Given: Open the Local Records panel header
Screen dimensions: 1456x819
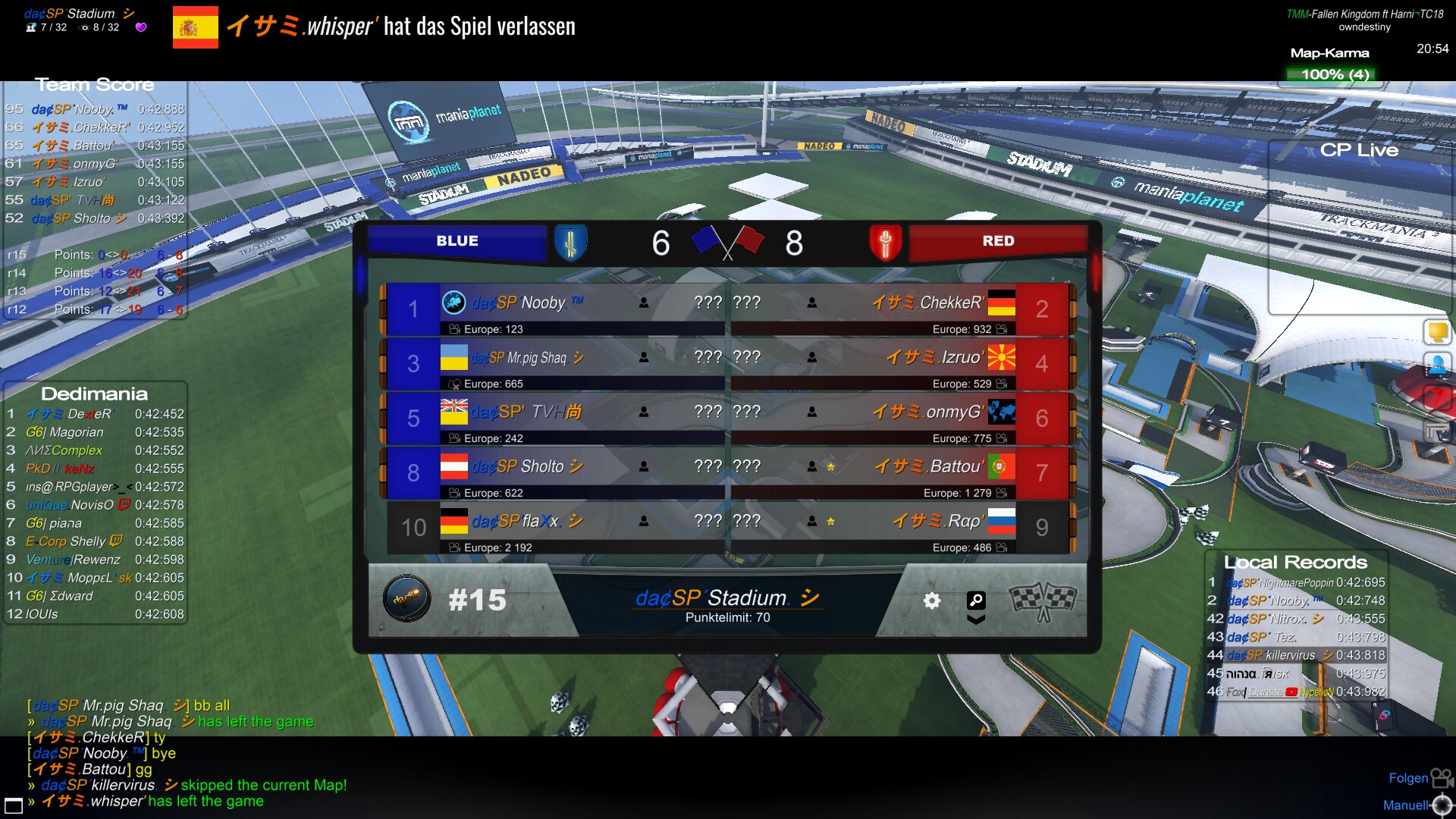Looking at the screenshot, I should (1295, 563).
